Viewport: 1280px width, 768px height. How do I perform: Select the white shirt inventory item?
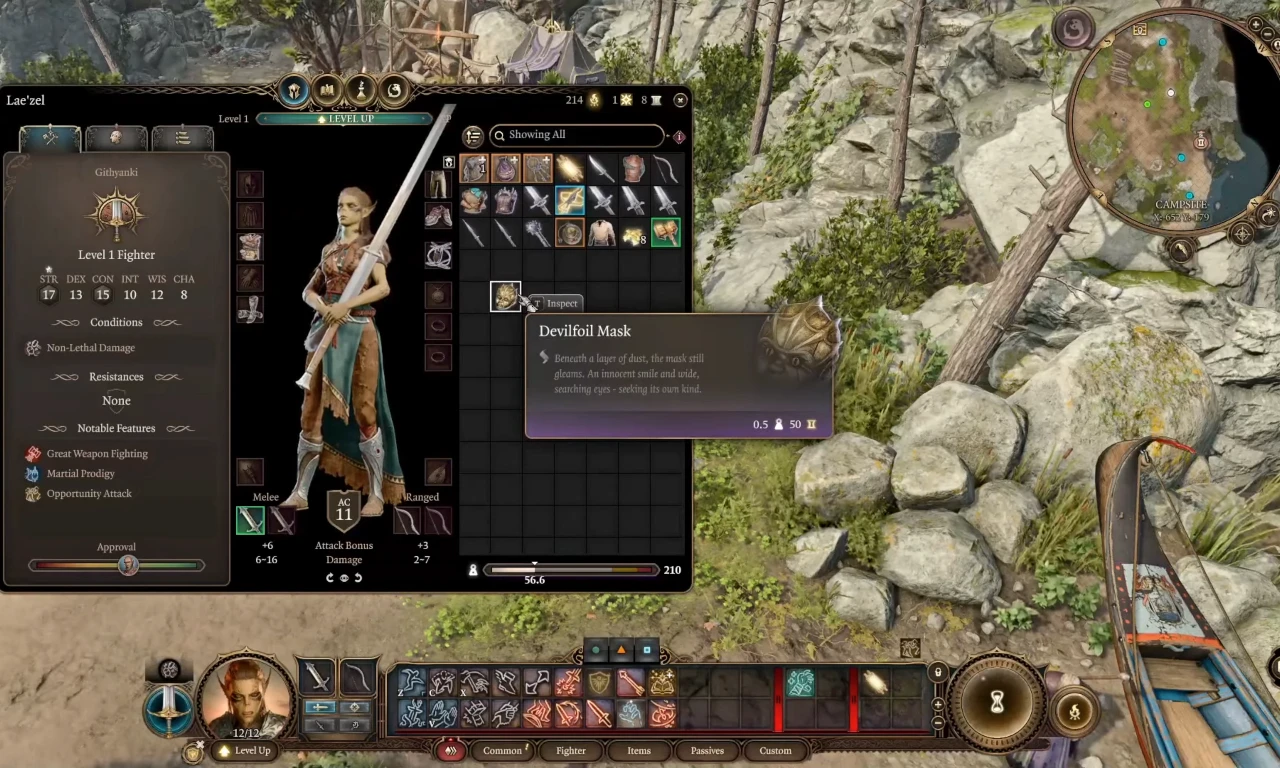click(602, 233)
